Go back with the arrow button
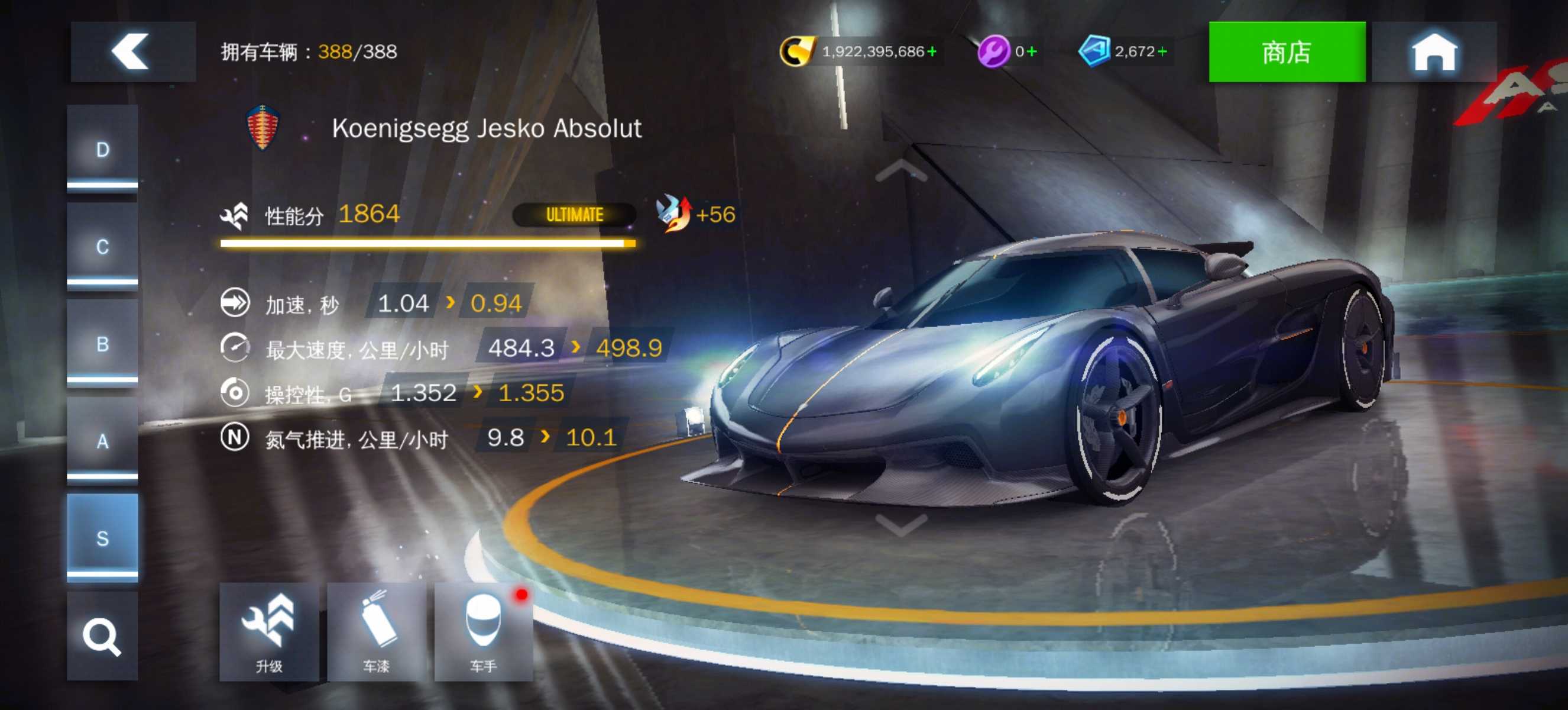1568x710 pixels. click(132, 51)
